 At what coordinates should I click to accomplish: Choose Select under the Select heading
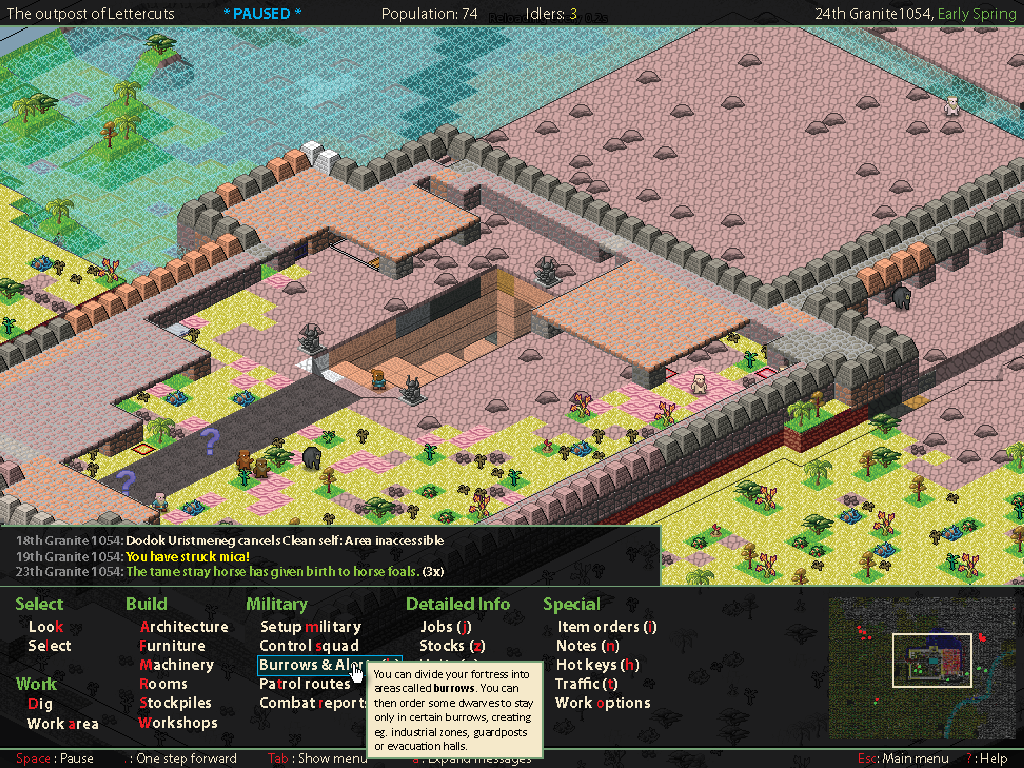50,646
